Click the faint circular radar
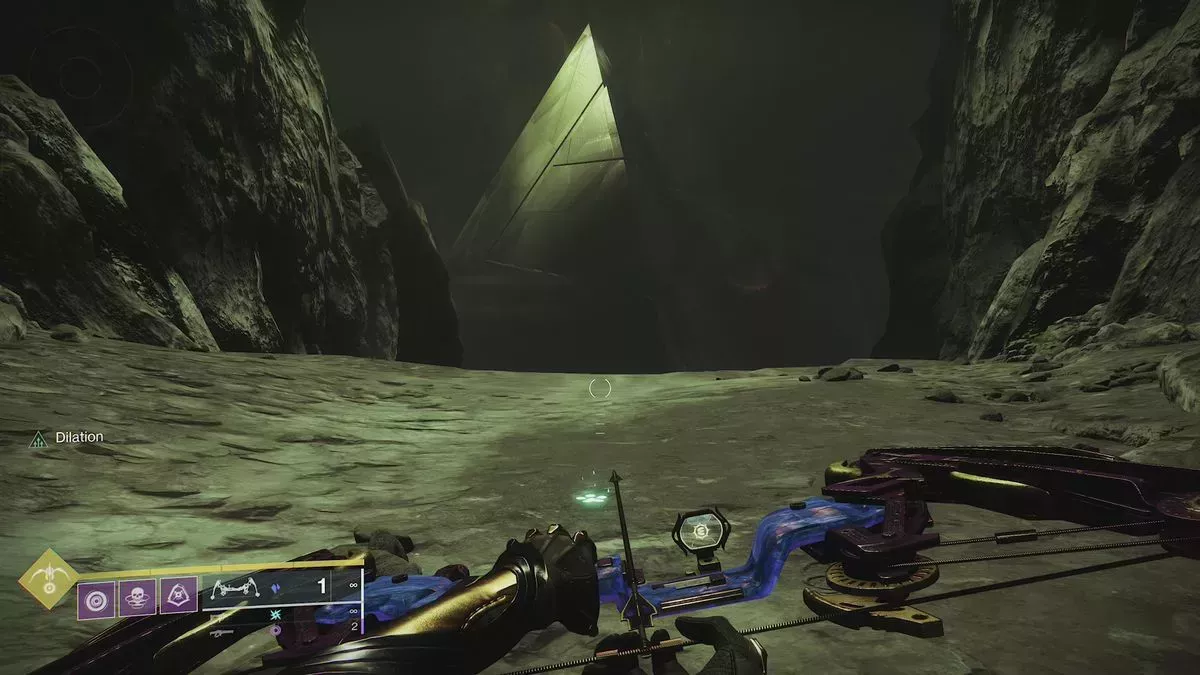 (81, 77)
